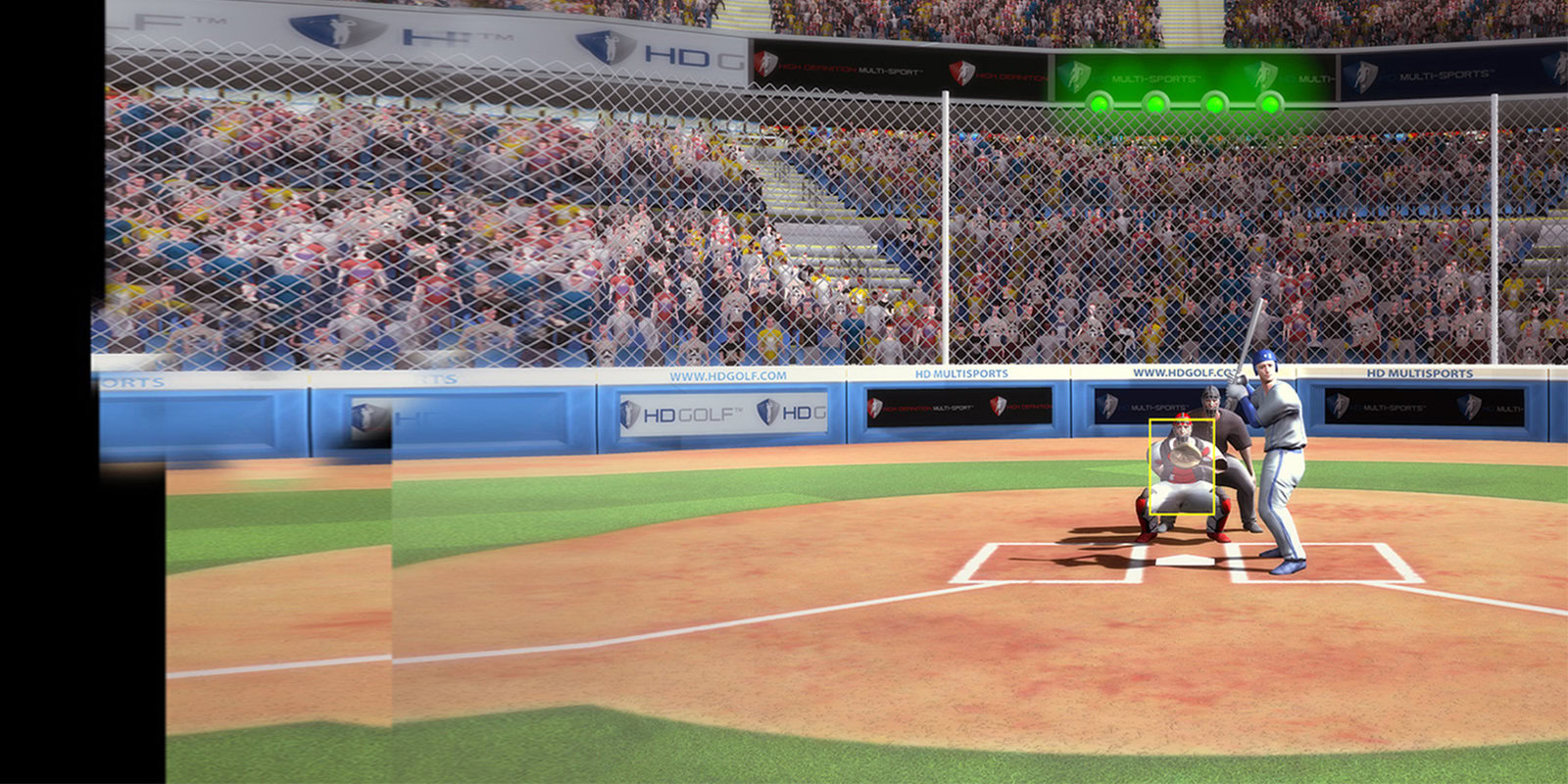Click the yellow strike zone box
Screen dimensions: 1568x784
(1182, 467)
